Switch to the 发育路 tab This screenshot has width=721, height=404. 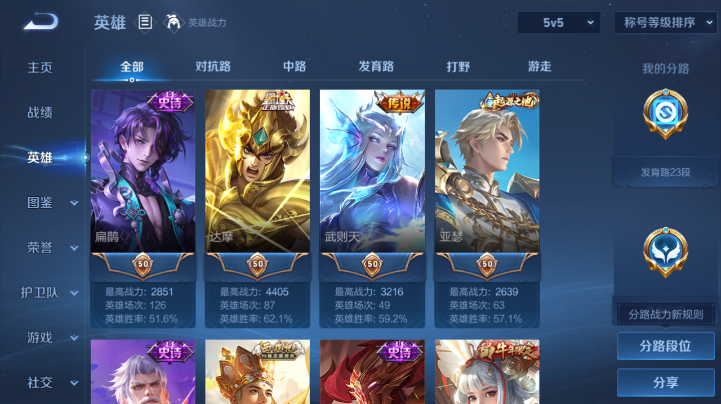click(x=376, y=67)
